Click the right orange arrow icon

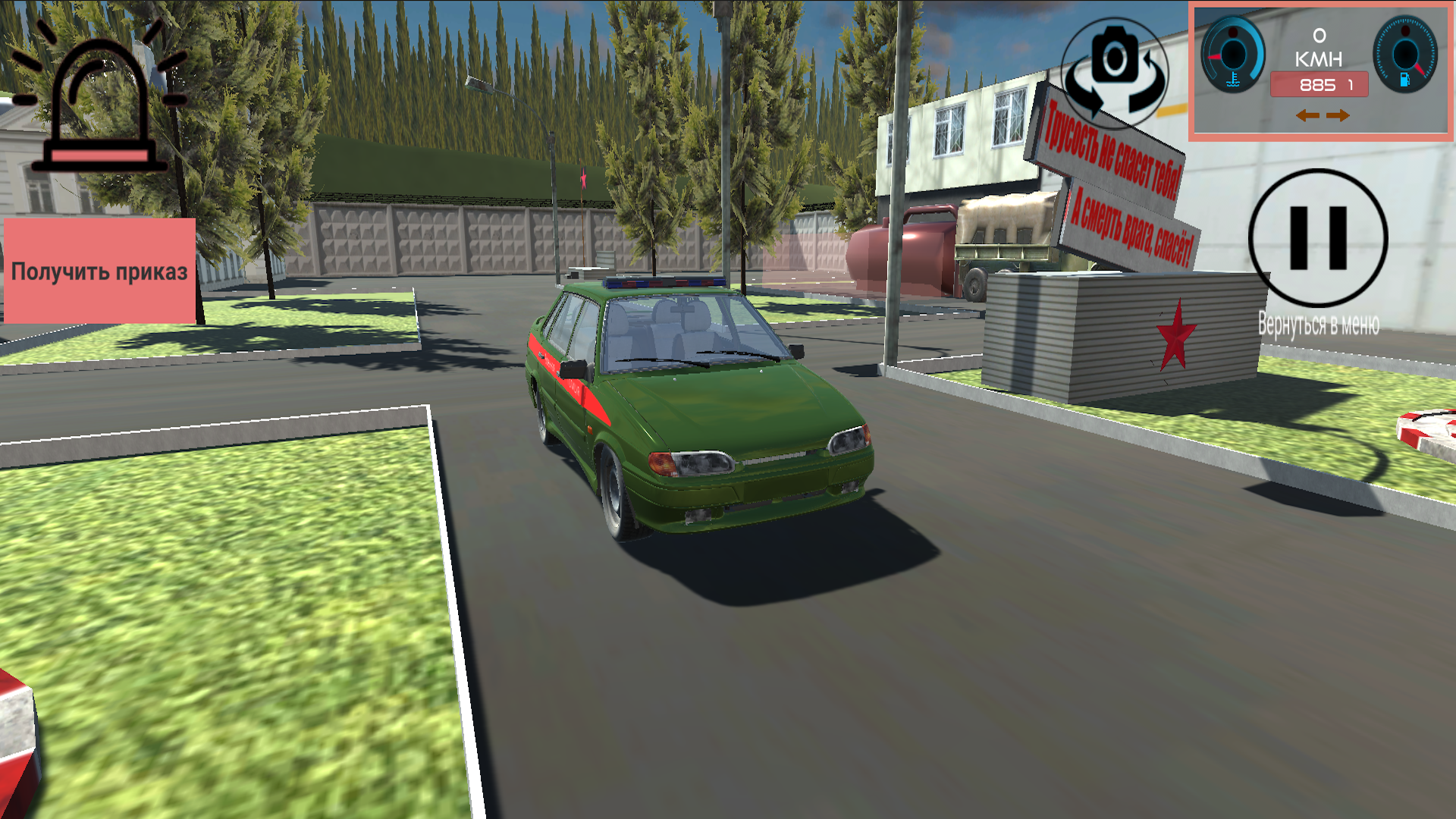[1337, 116]
